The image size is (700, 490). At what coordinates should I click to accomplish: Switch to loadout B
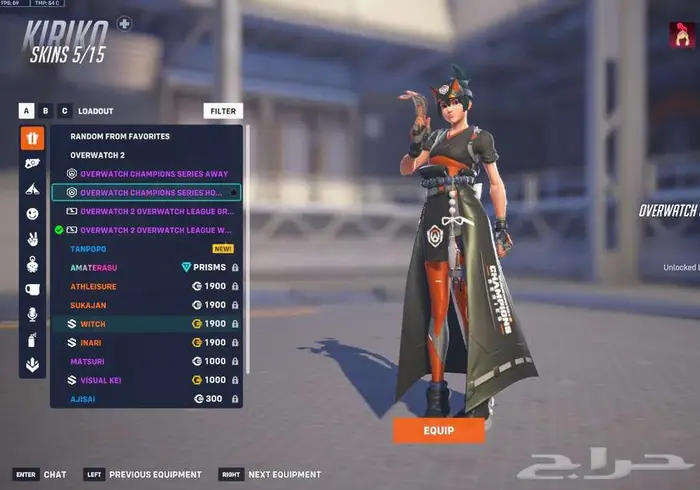[x=46, y=111]
